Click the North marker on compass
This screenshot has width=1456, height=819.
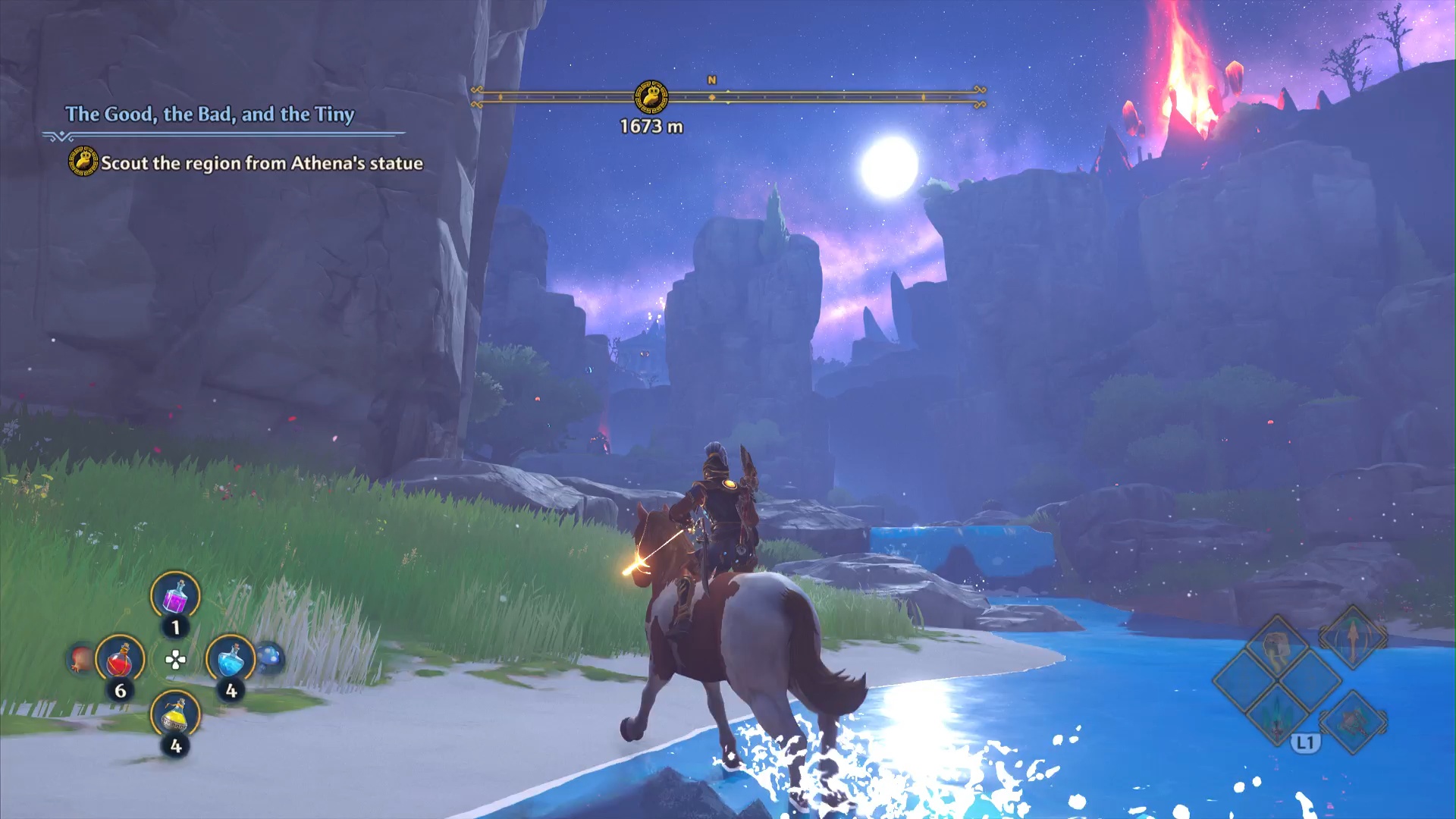(x=711, y=80)
